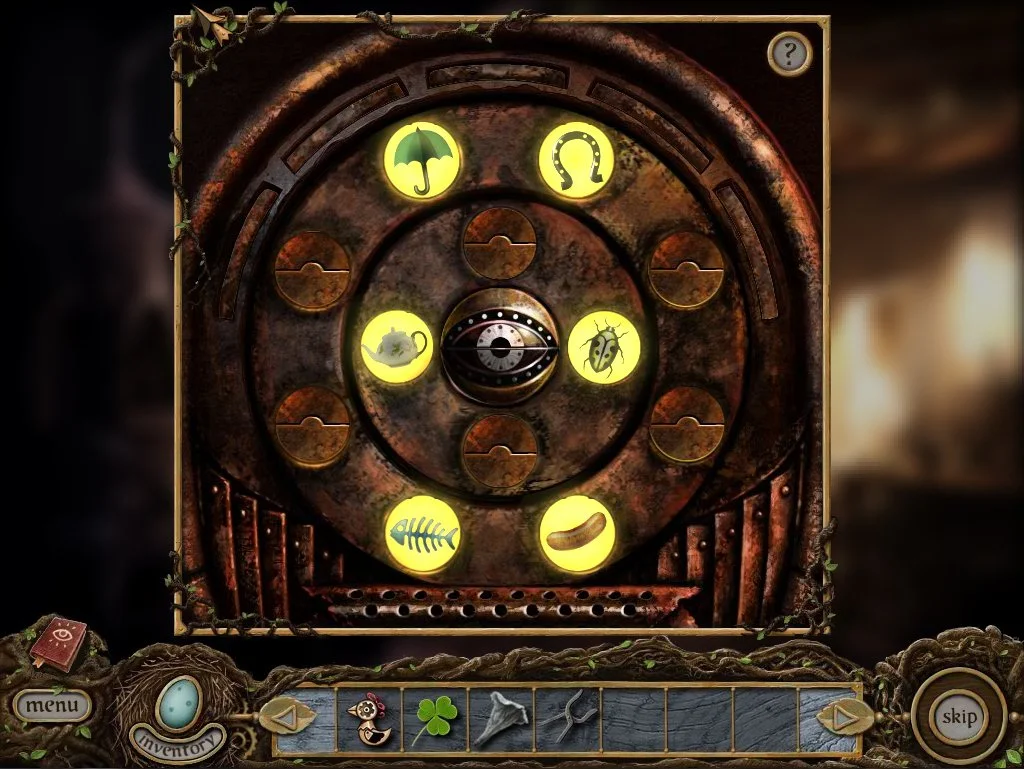The image size is (1024, 769).
Task: Pick the four-leaf clover item
Action: 434,720
